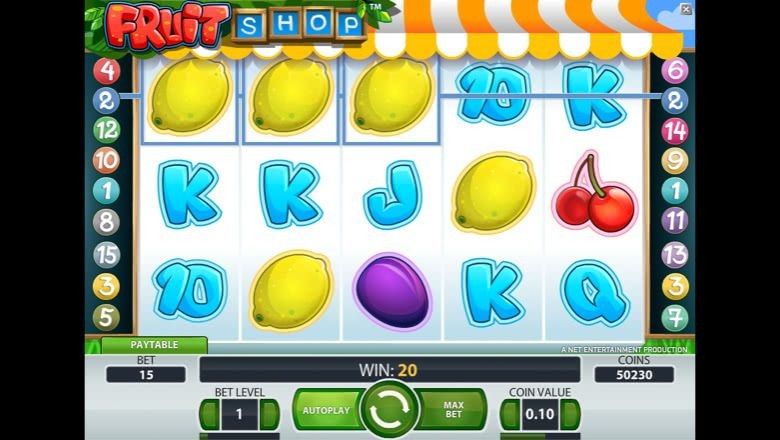Spin the reels with the round arrow button
780x440 pixels.
(x=389, y=410)
